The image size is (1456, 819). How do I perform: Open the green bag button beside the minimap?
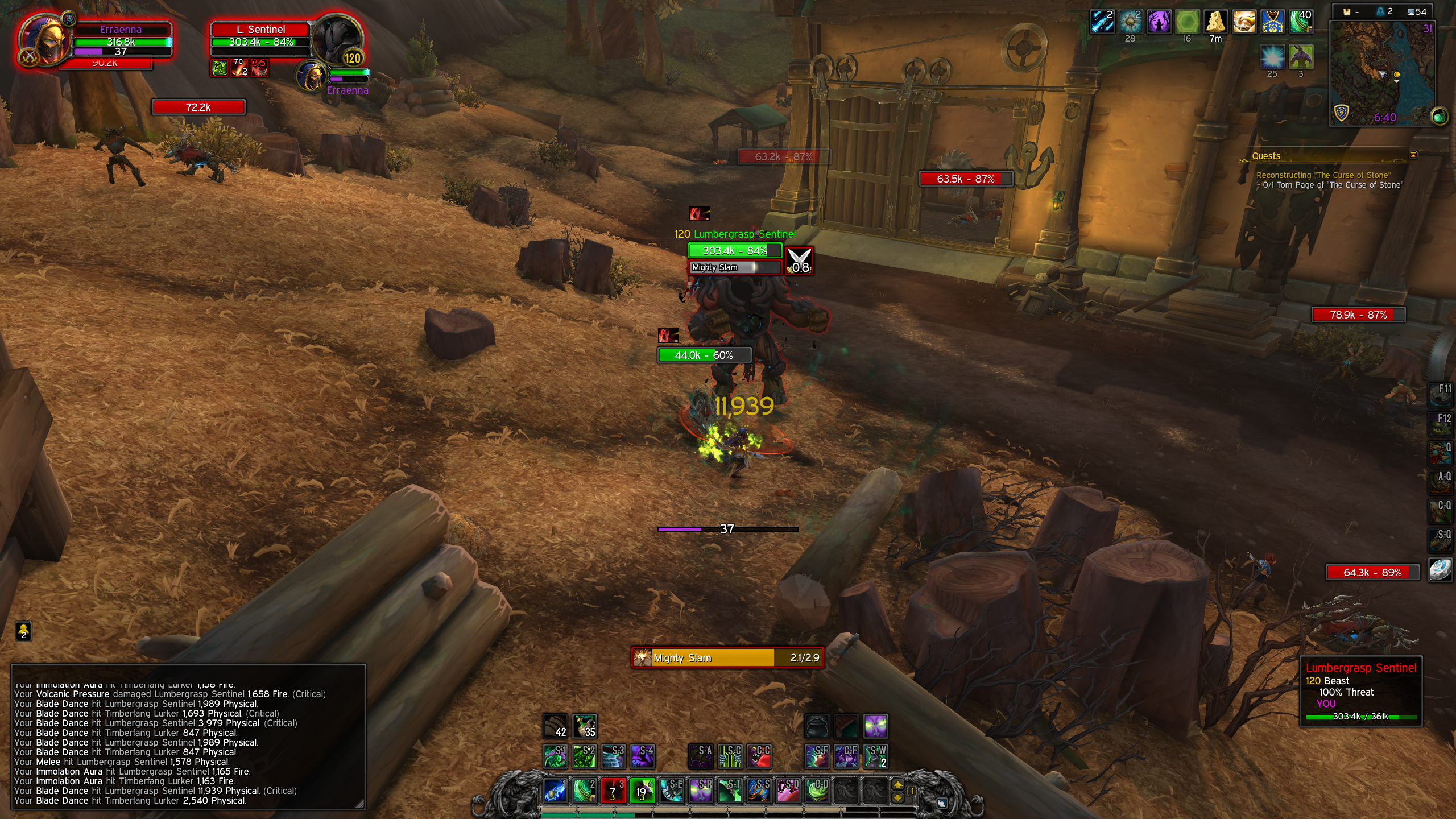click(1439, 117)
